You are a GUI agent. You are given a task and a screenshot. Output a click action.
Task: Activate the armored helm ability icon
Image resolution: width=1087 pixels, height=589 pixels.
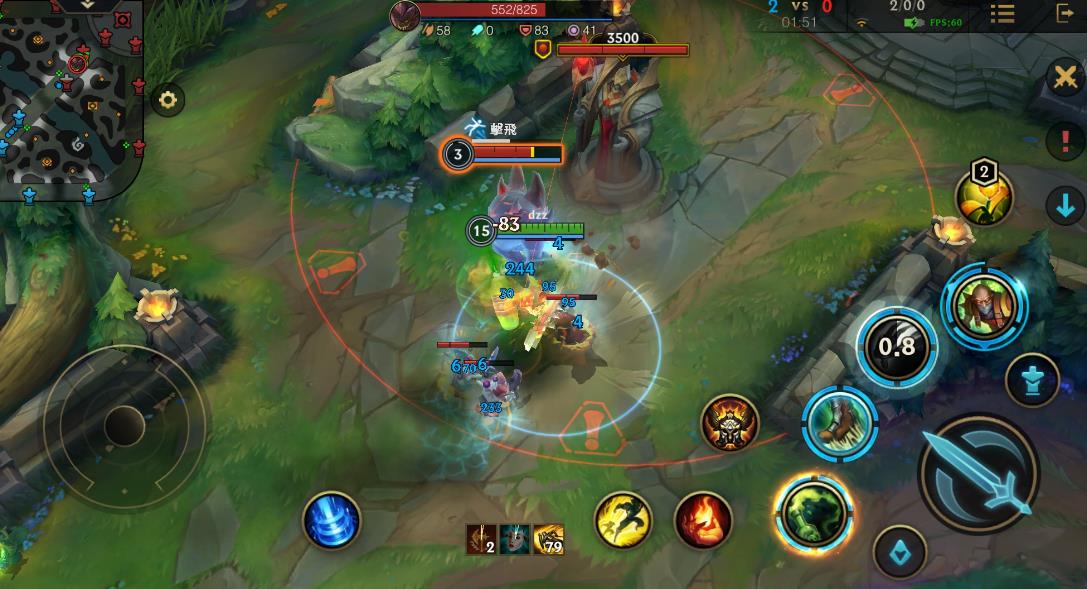(x=729, y=423)
